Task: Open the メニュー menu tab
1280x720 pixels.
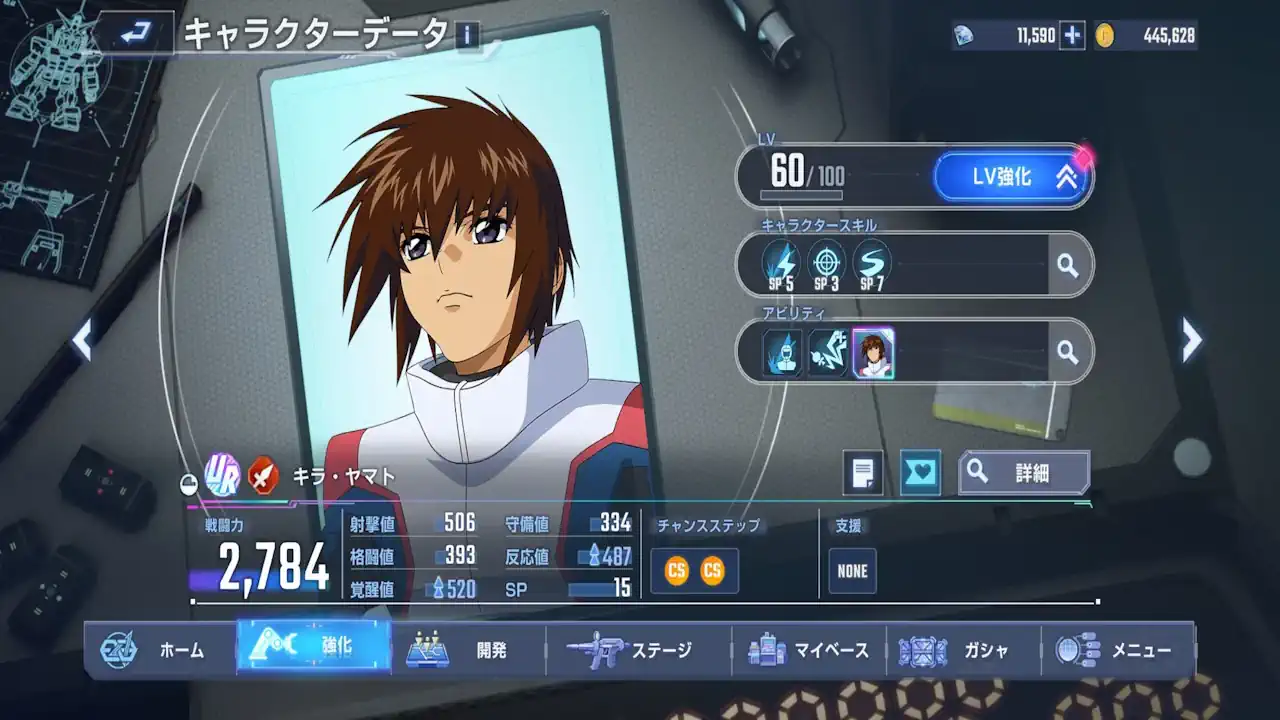Action: 1117,650
